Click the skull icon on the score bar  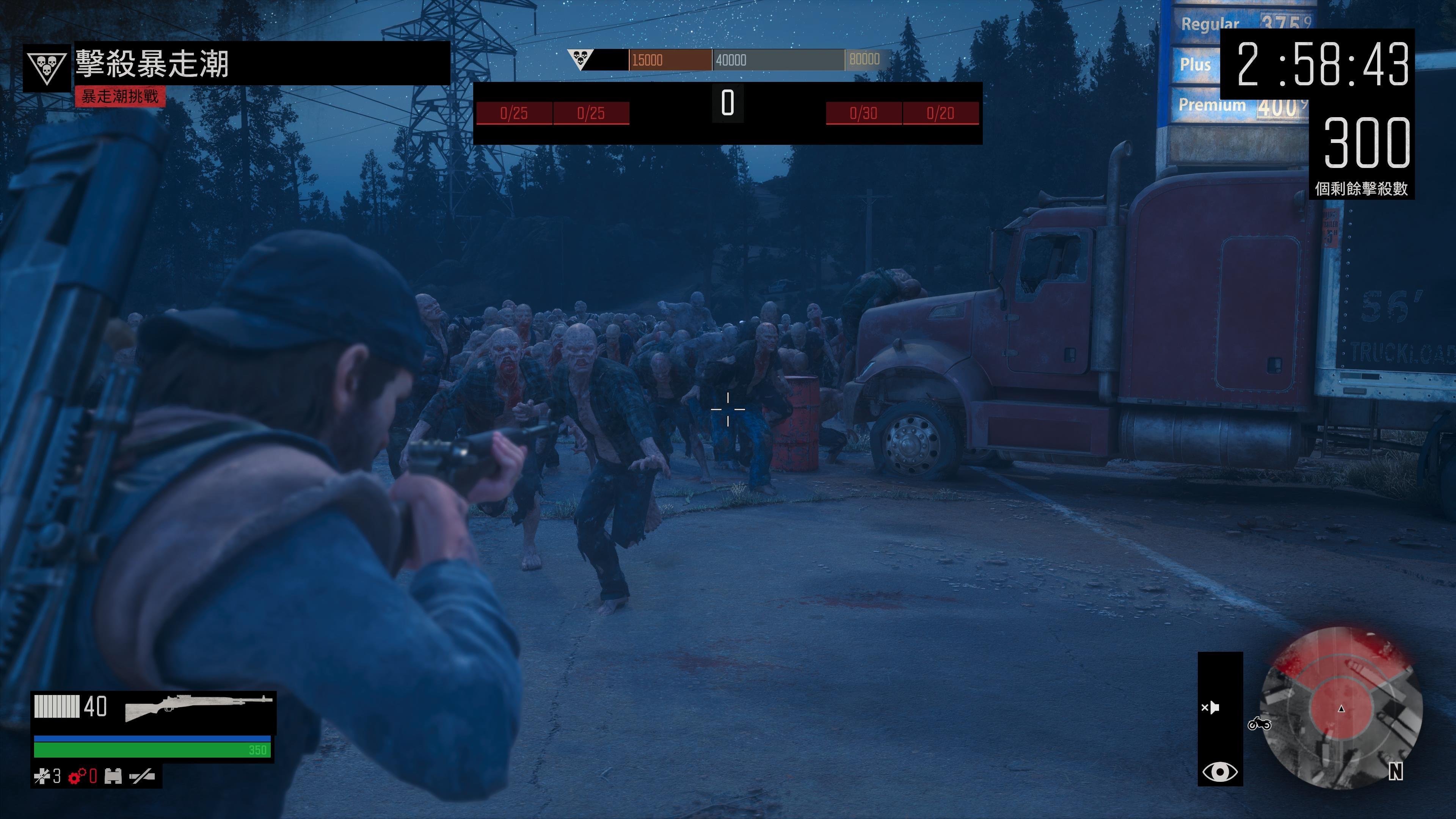580,58
